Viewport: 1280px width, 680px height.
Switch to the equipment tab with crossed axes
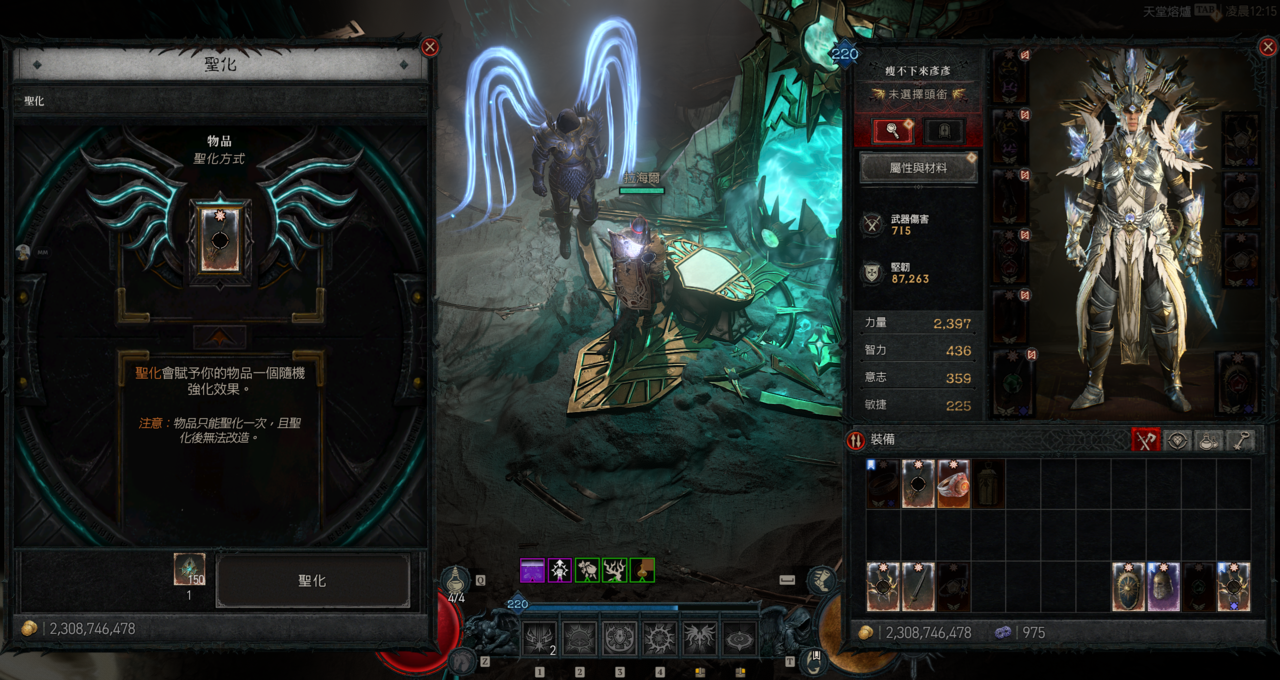tap(1145, 440)
